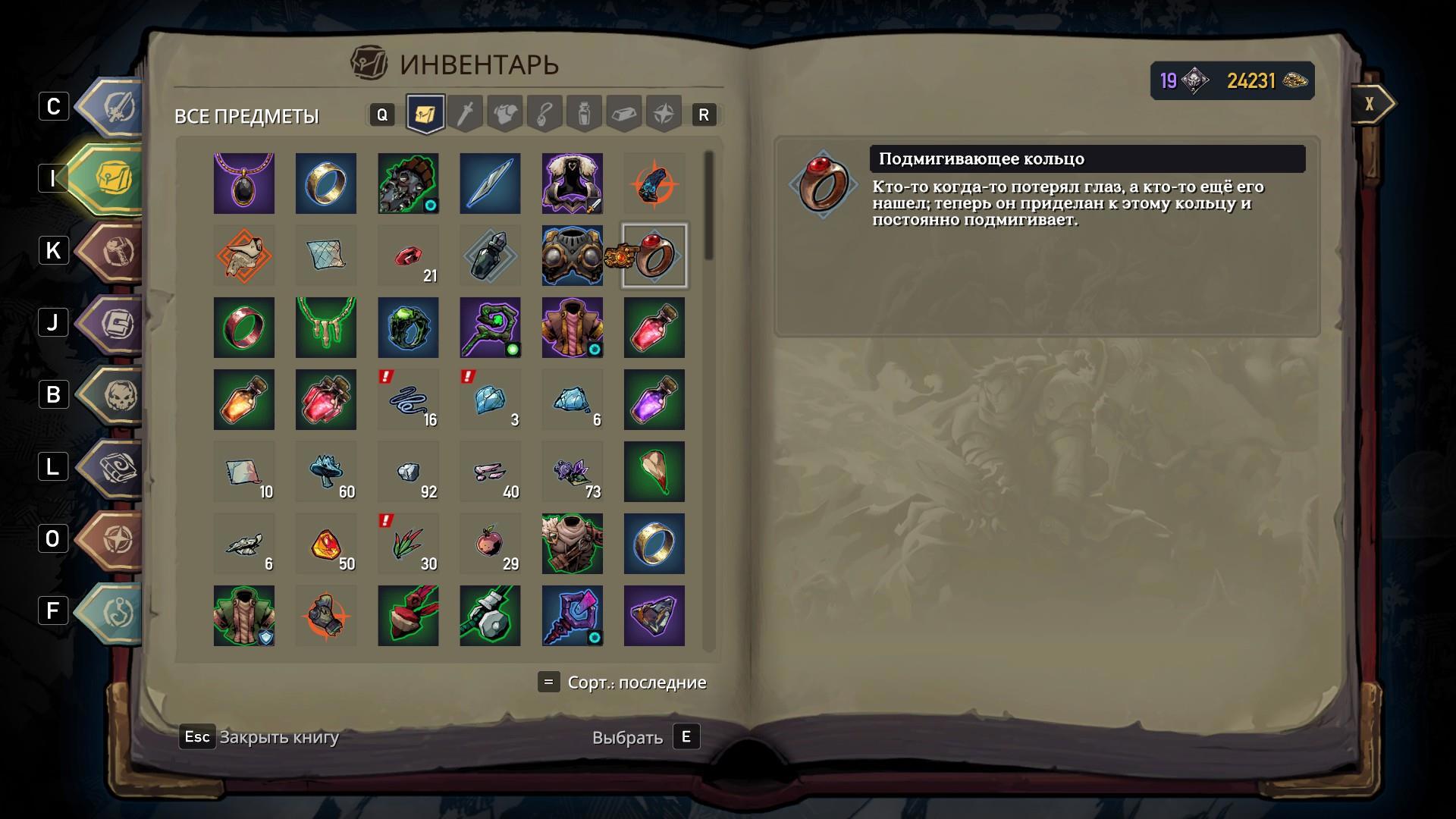Switch to the skull bookmark tab
The height and width of the screenshot is (819, 1456).
(114, 394)
